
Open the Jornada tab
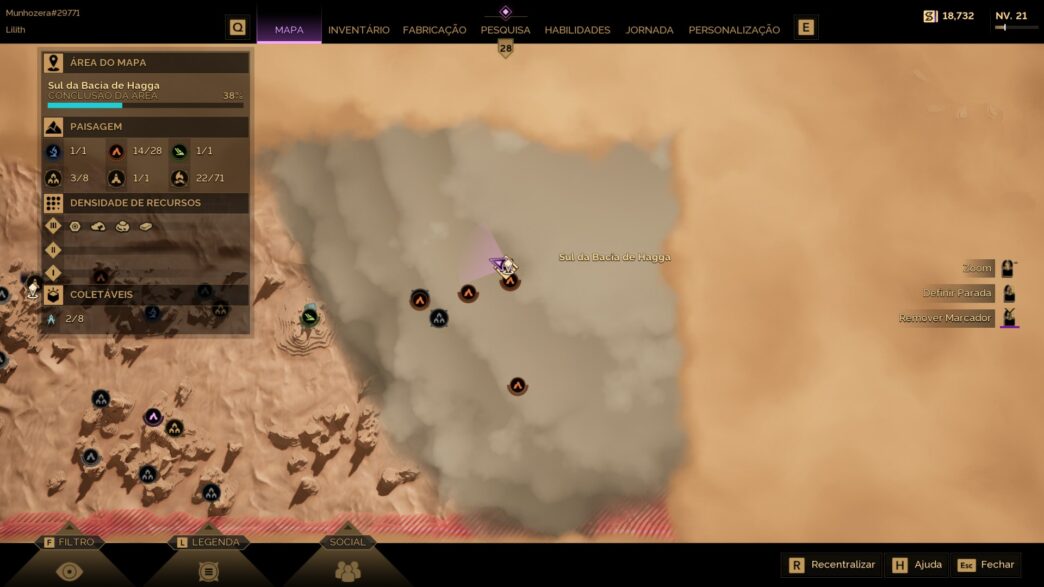coord(649,30)
